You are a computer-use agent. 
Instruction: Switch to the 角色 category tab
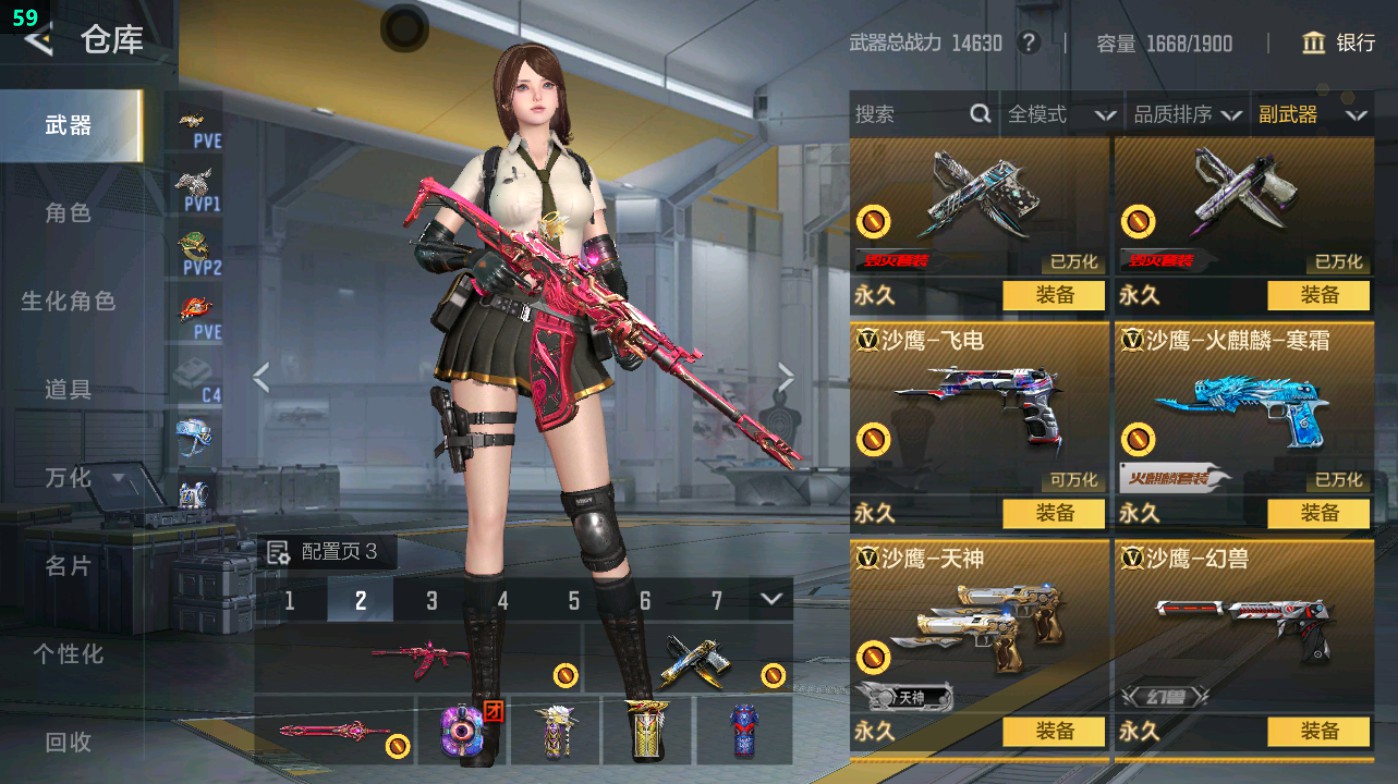[x=68, y=213]
